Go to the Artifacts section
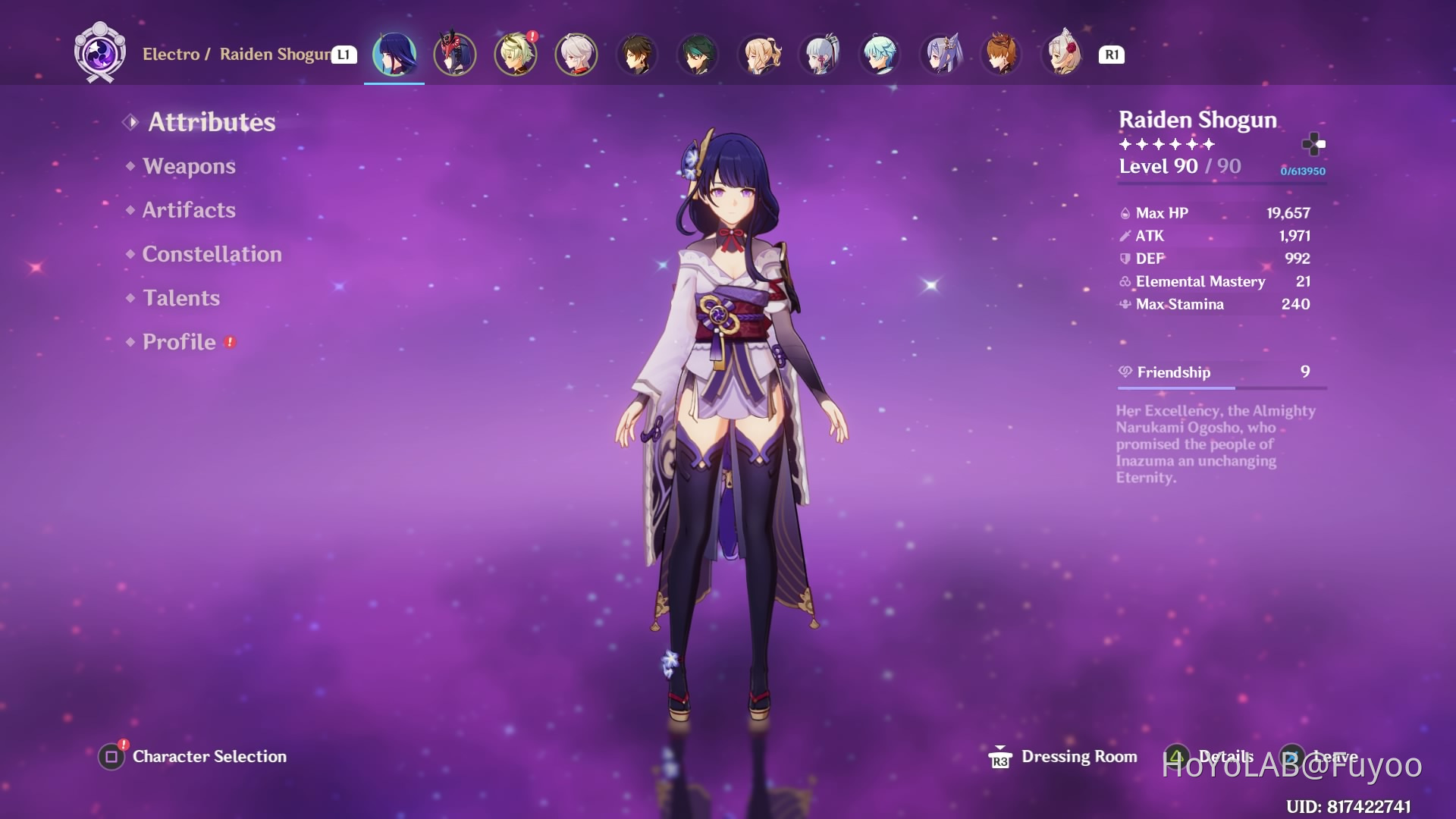The image size is (1456, 819). (x=189, y=210)
